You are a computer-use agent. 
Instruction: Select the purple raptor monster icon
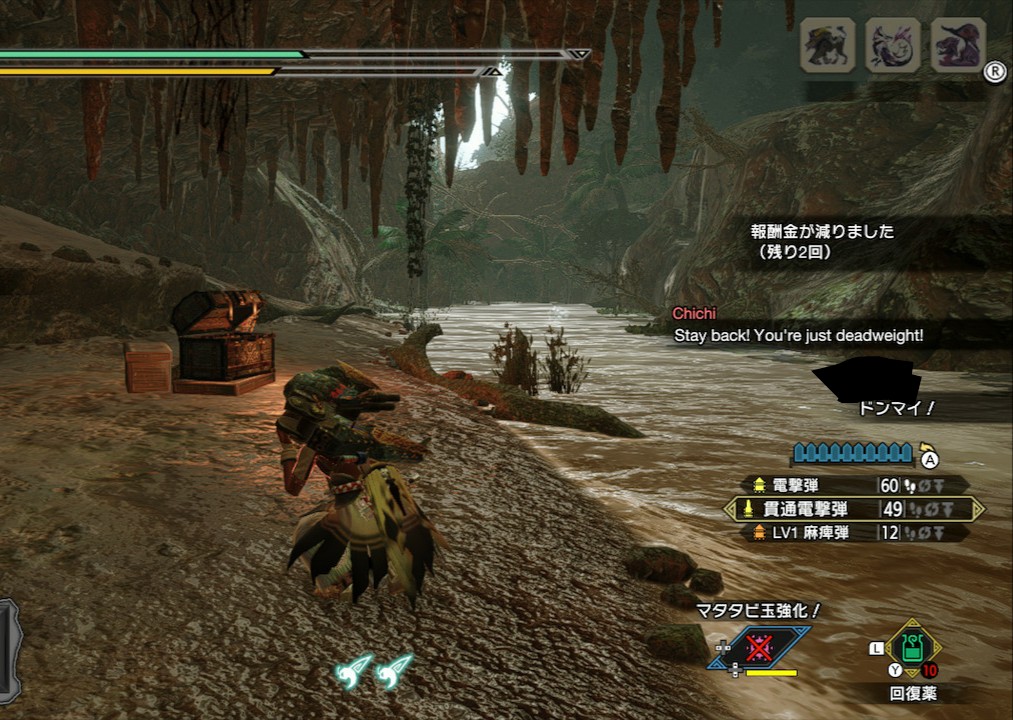point(958,45)
